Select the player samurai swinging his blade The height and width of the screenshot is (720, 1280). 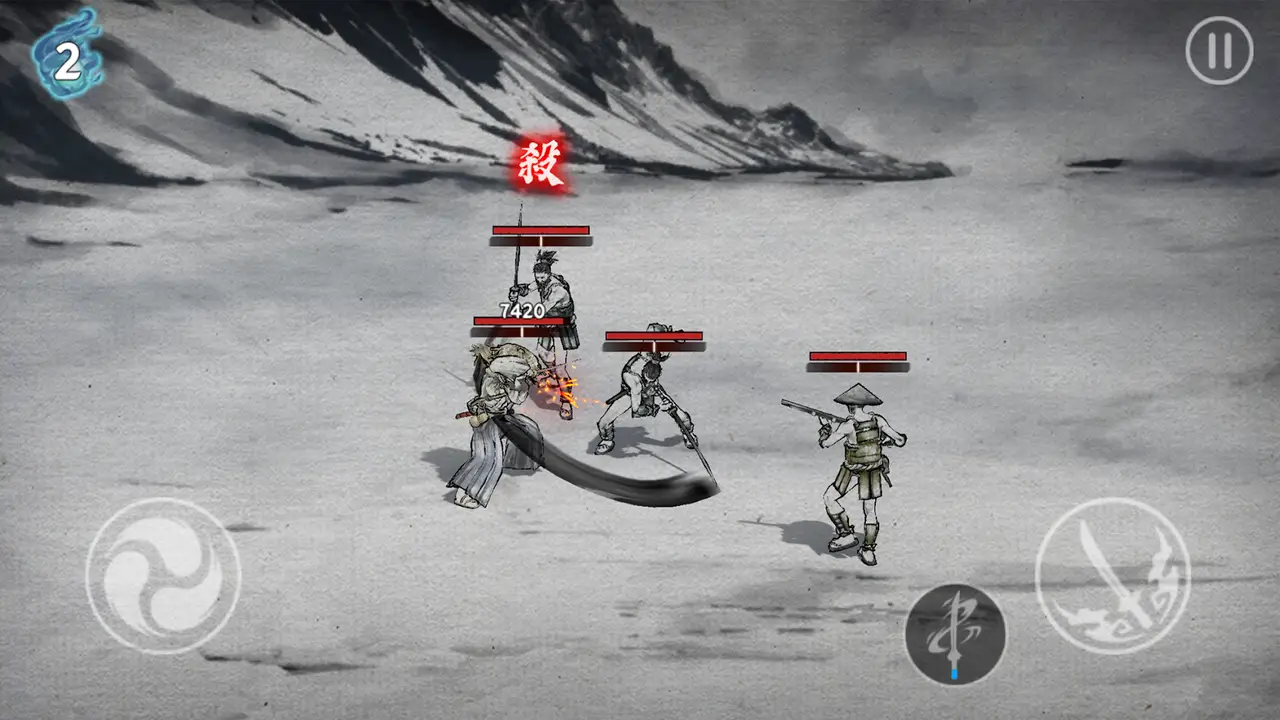[x=500, y=420]
